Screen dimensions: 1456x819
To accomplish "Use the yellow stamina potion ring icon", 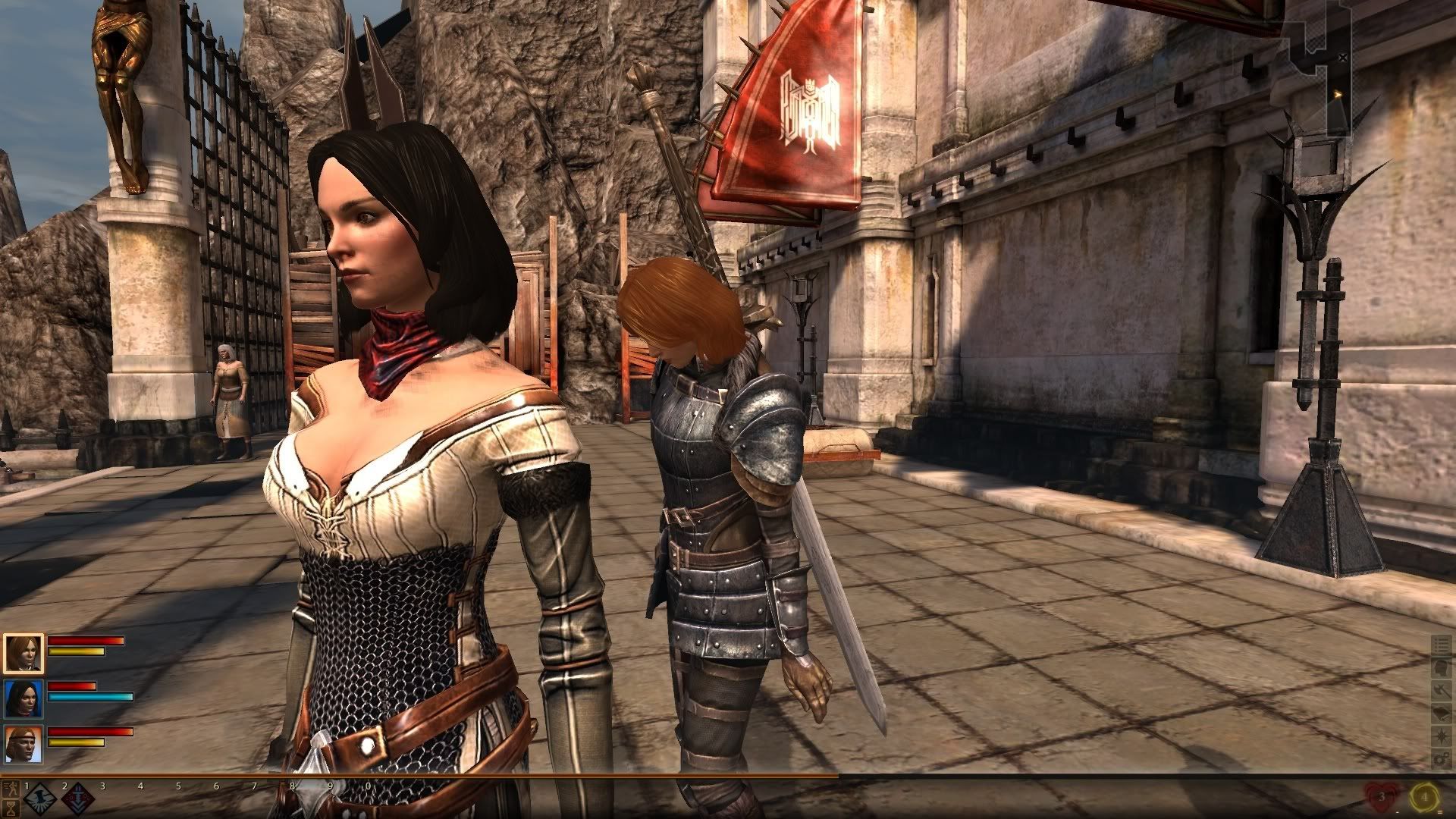I will click(1424, 797).
